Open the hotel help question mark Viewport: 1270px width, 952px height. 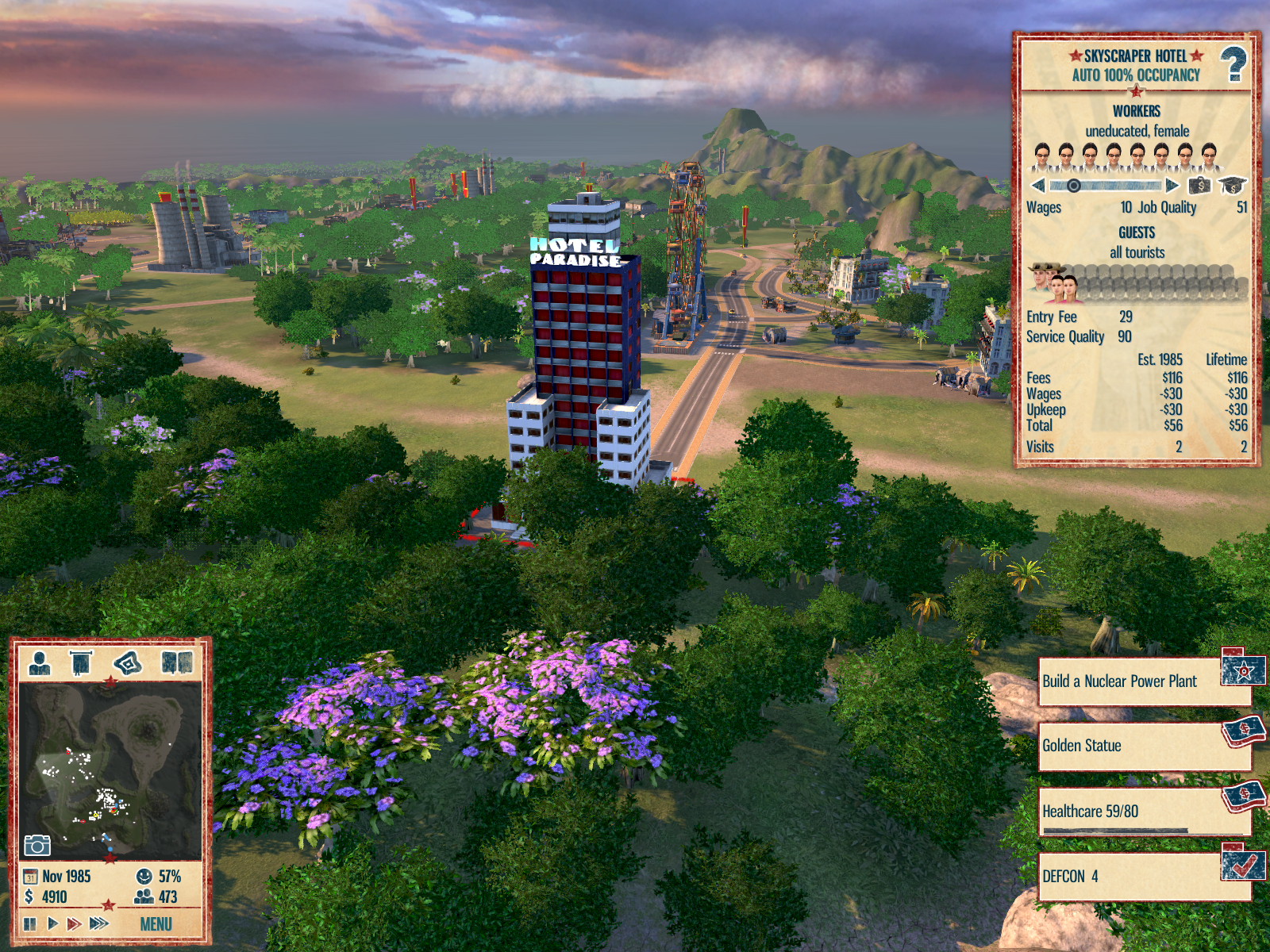click(x=1233, y=64)
